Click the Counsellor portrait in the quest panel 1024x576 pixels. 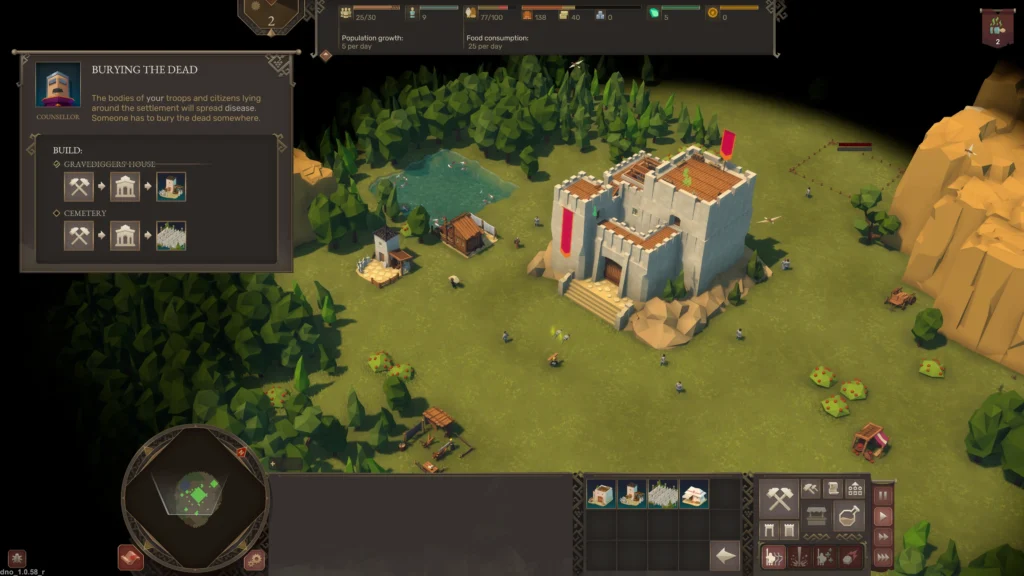[58, 86]
